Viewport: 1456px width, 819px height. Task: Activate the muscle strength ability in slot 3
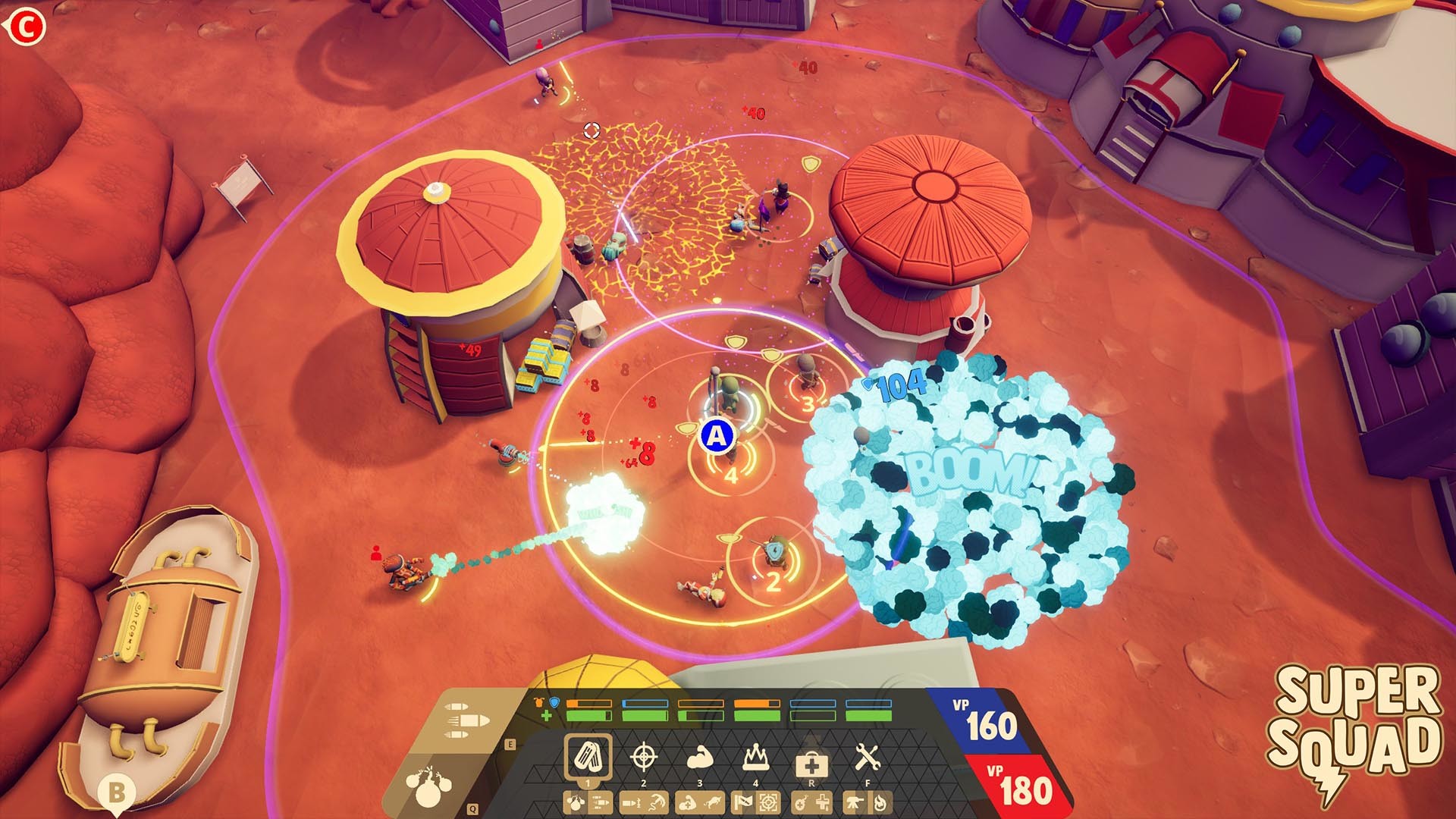pyautogui.click(x=698, y=757)
